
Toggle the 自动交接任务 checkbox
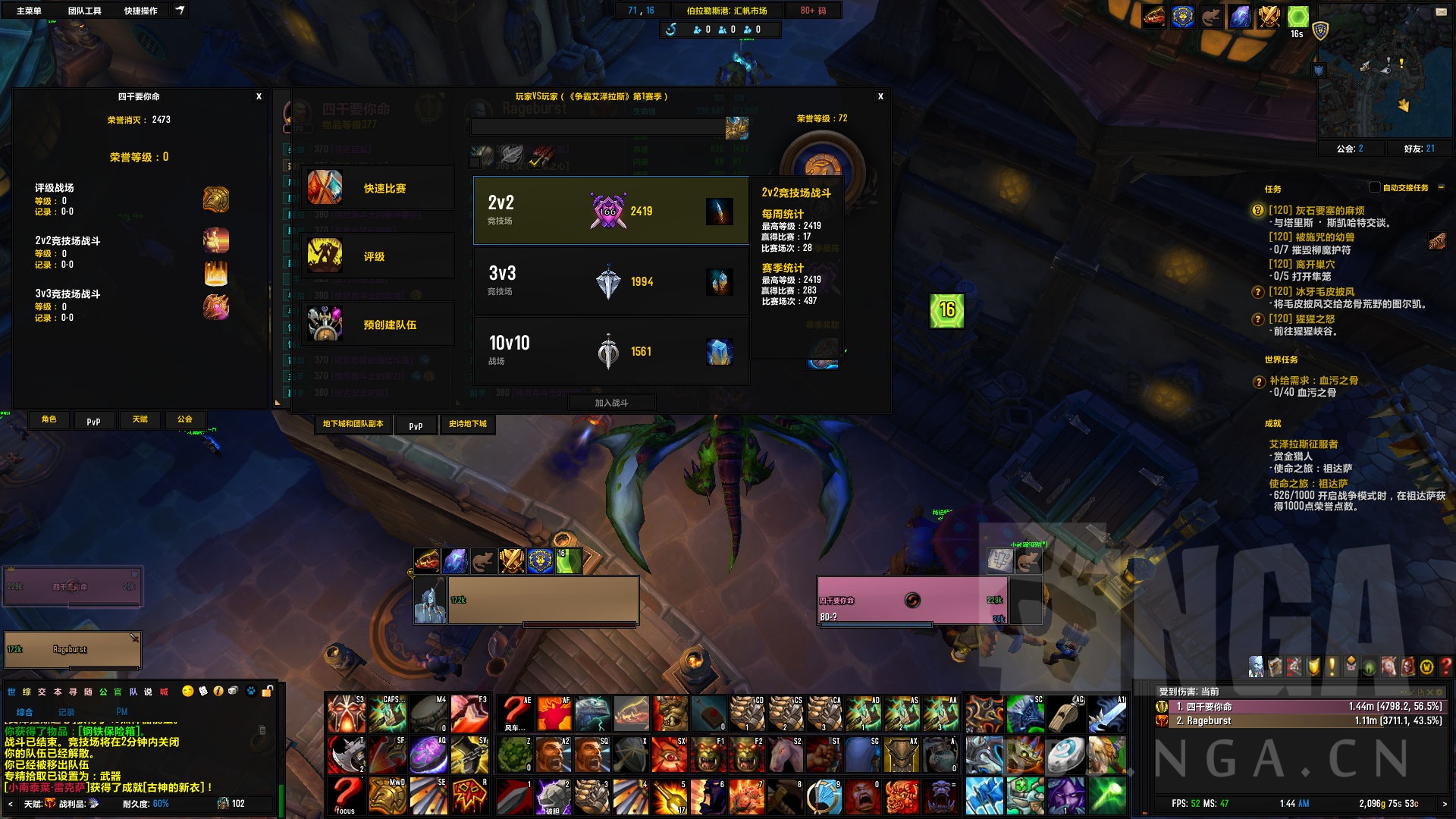pos(1374,187)
